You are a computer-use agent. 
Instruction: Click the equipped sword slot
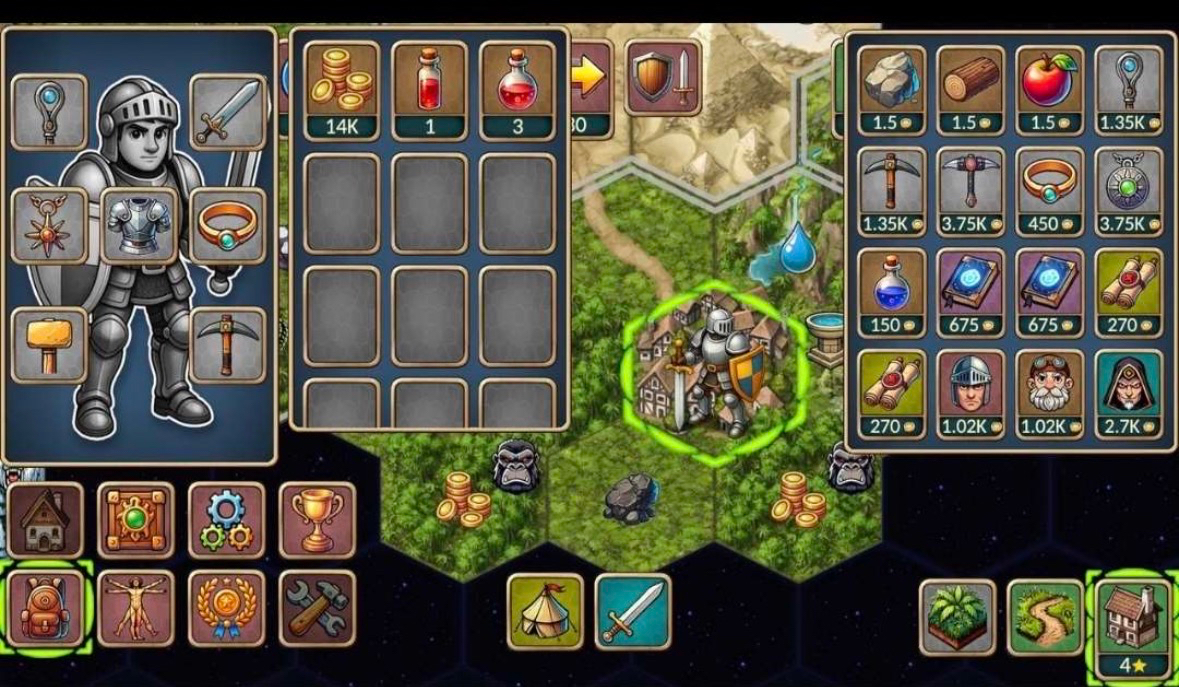(x=228, y=112)
